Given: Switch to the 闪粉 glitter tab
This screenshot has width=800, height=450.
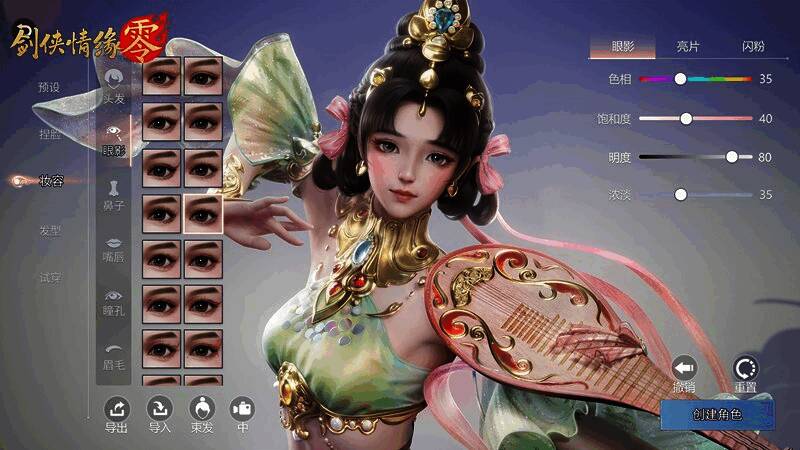Looking at the screenshot, I should pos(753,46).
